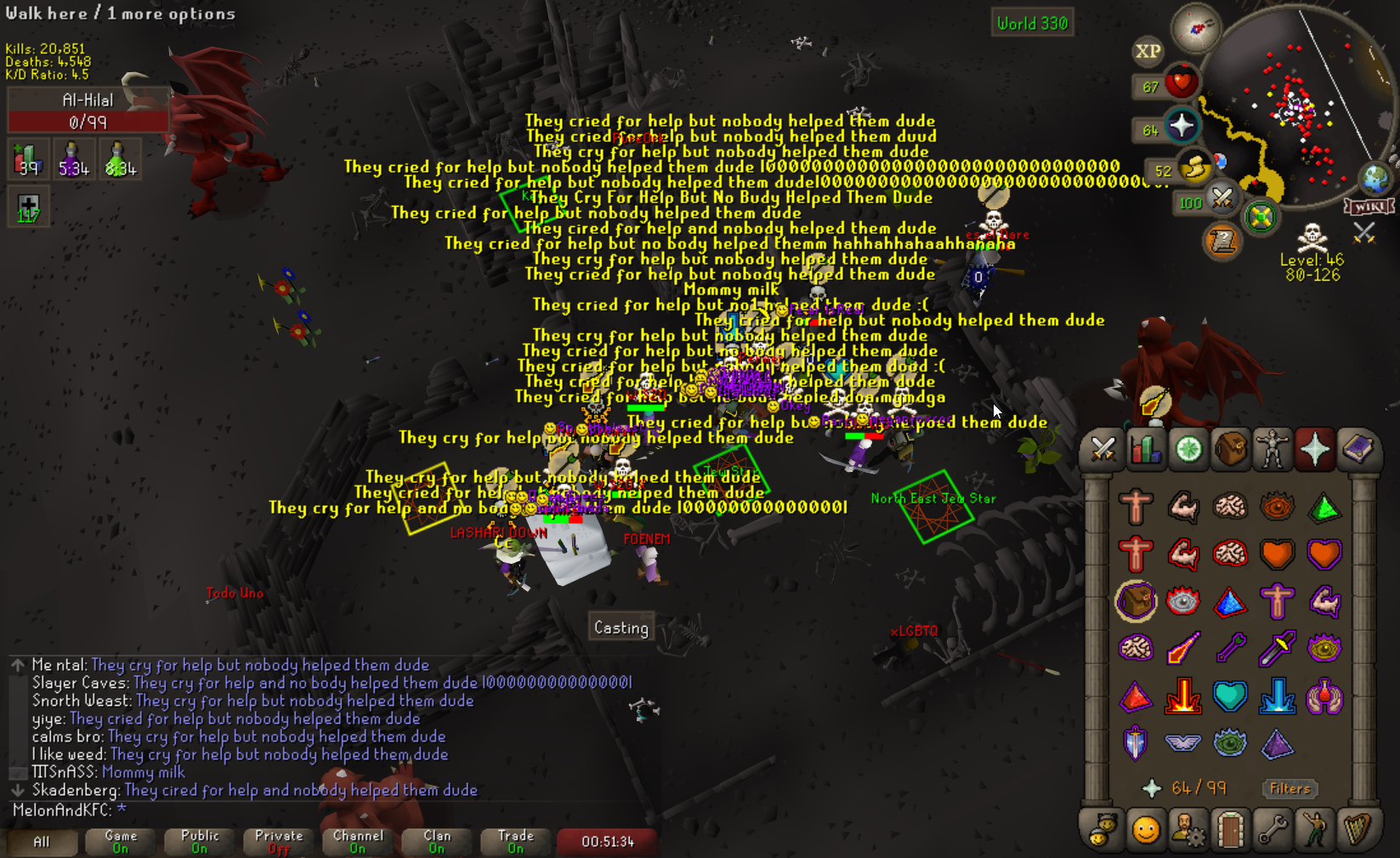Activate the special attack orb
Viewport: 1400px width, 858px height.
click(x=1221, y=198)
